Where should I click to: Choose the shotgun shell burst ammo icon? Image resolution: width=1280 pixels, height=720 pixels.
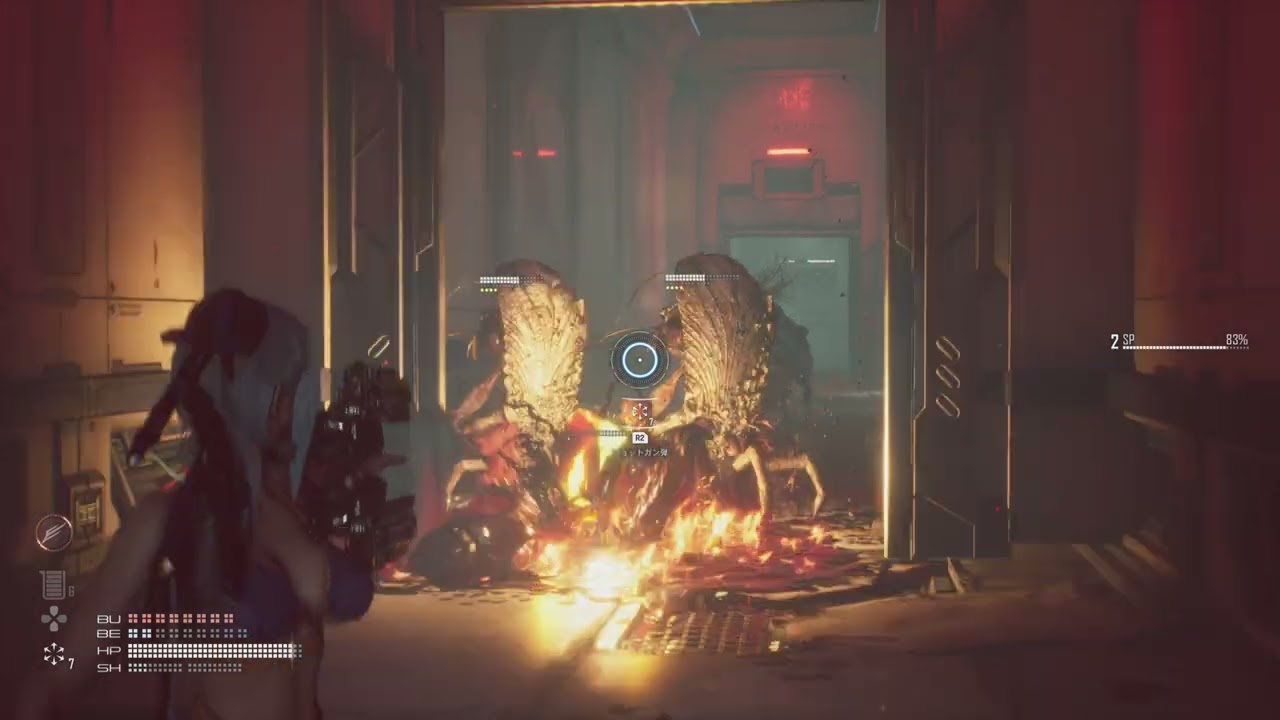pyautogui.click(x=54, y=655)
